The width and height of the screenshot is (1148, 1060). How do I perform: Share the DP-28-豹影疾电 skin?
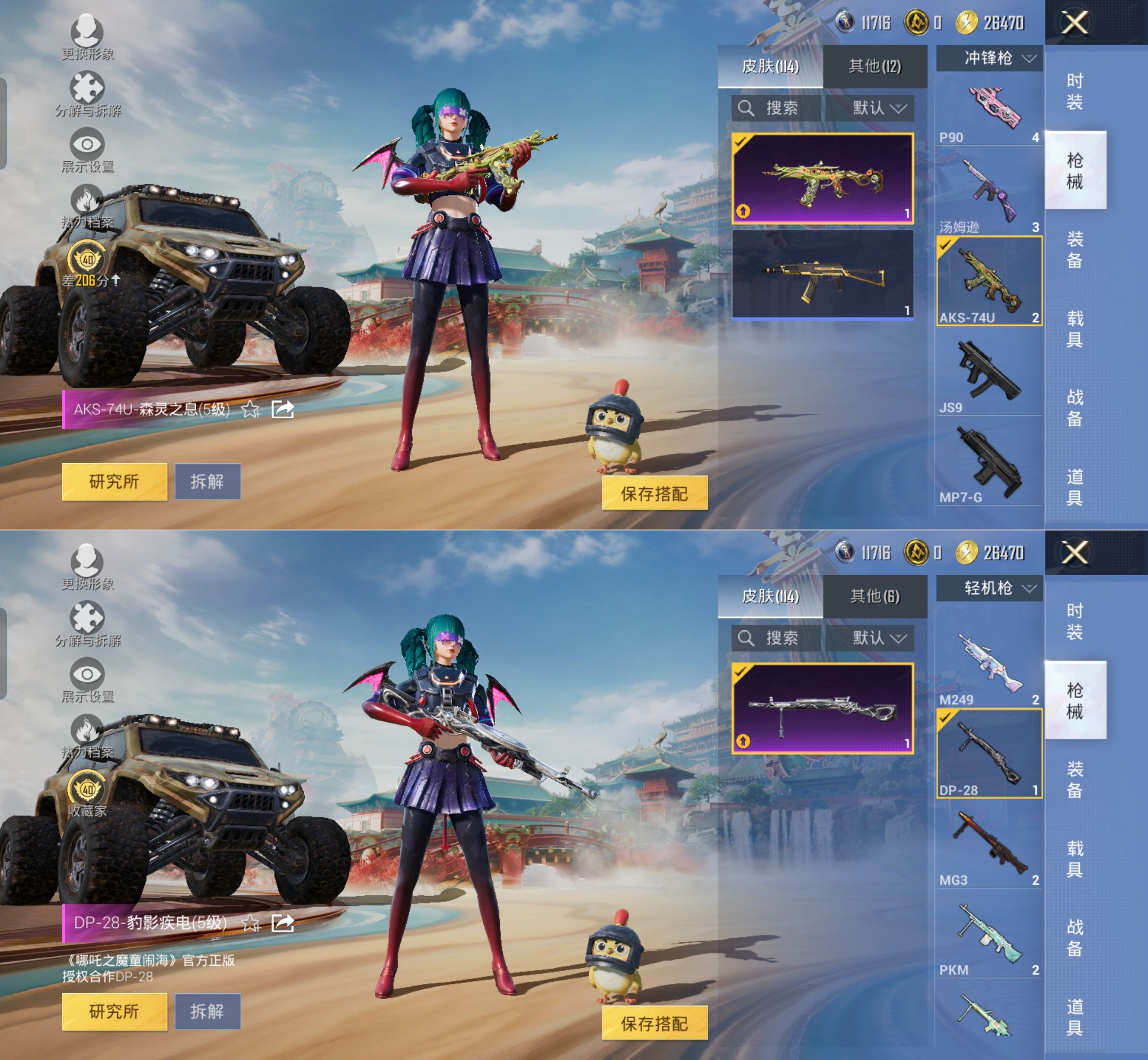click(283, 923)
